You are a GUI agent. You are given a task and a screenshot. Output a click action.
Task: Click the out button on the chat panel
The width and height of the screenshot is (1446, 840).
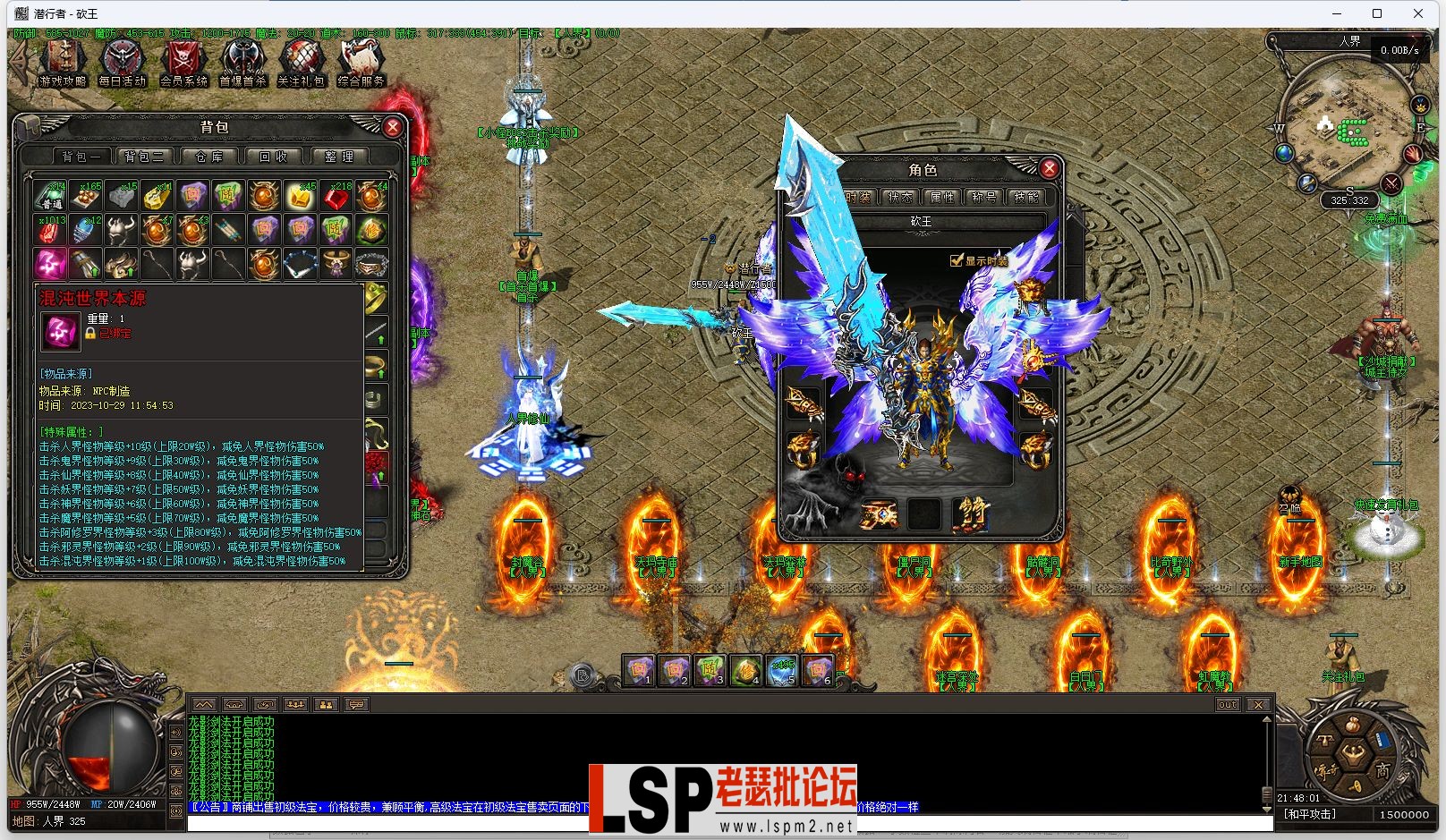(1227, 704)
